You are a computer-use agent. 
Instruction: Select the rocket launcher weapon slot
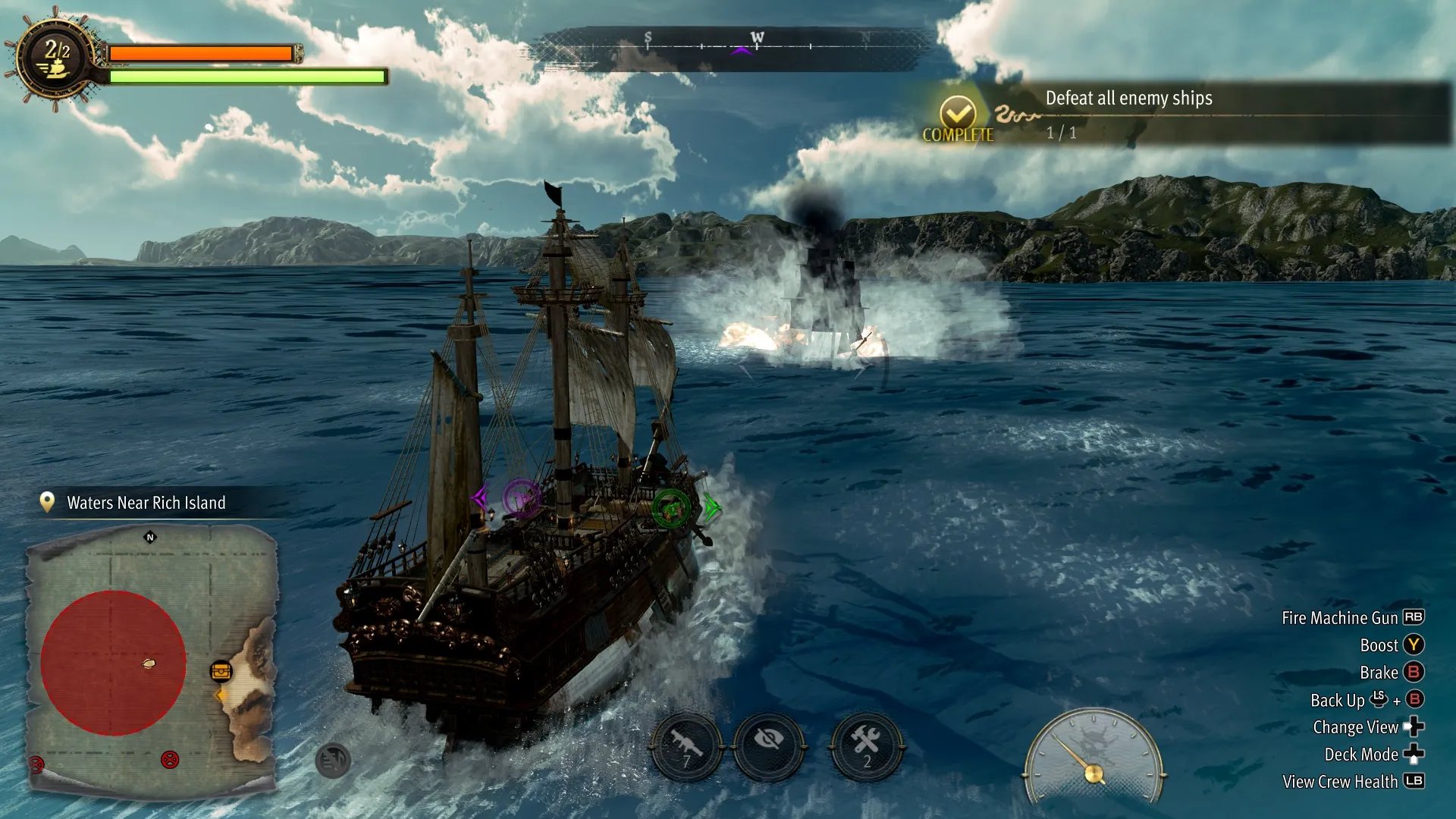click(686, 745)
